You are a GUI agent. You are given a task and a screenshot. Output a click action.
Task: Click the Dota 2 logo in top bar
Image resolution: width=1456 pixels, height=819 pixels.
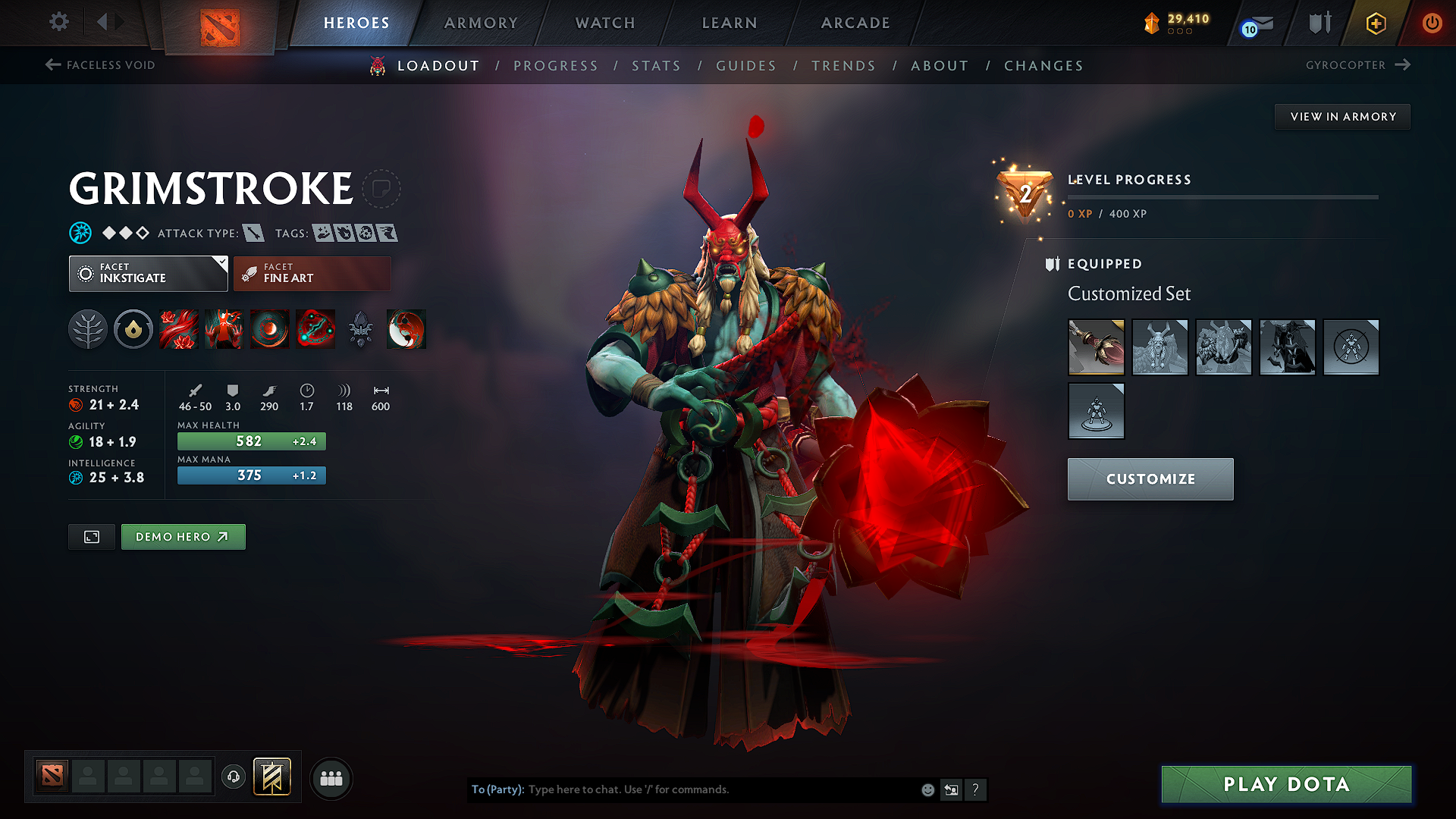[221, 24]
